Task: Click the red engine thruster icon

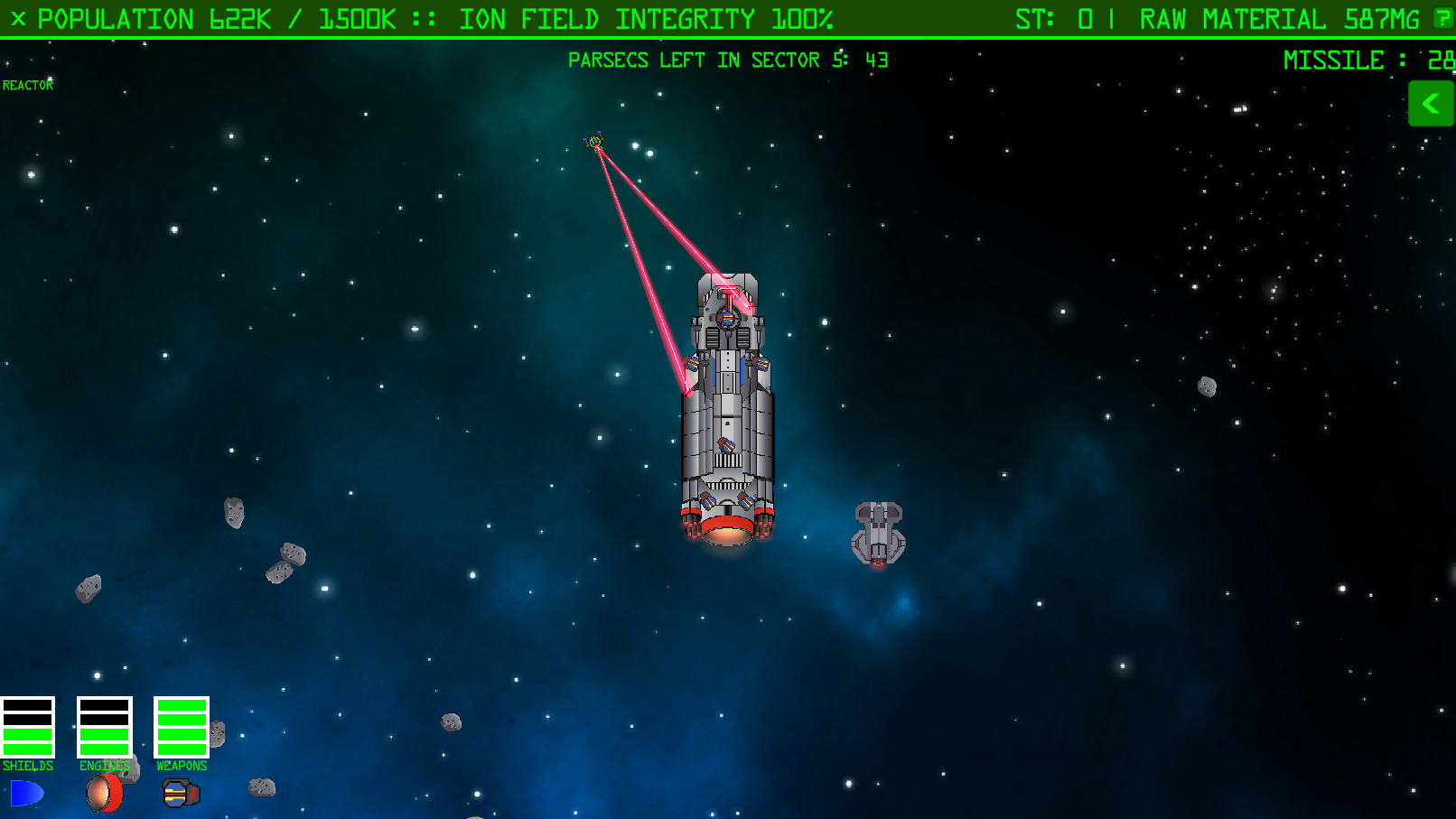Action: (x=104, y=793)
